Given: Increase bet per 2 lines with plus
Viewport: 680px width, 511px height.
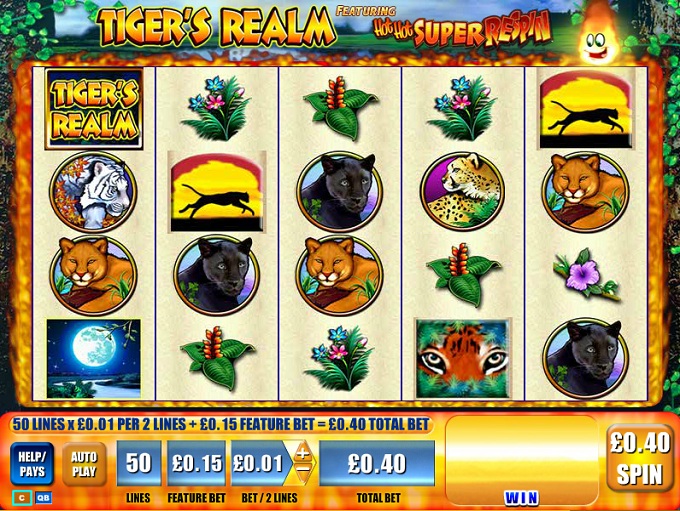Looking at the screenshot, I should pyautogui.click(x=302, y=454).
